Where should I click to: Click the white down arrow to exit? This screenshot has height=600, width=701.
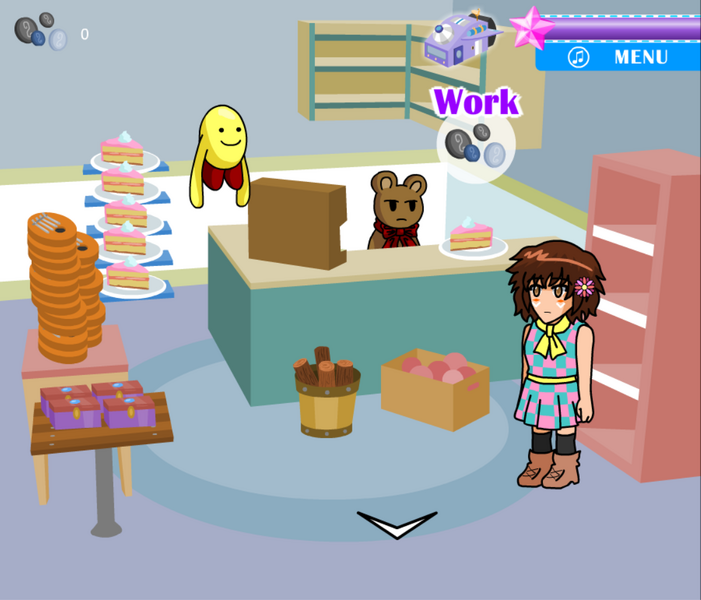tap(397, 524)
